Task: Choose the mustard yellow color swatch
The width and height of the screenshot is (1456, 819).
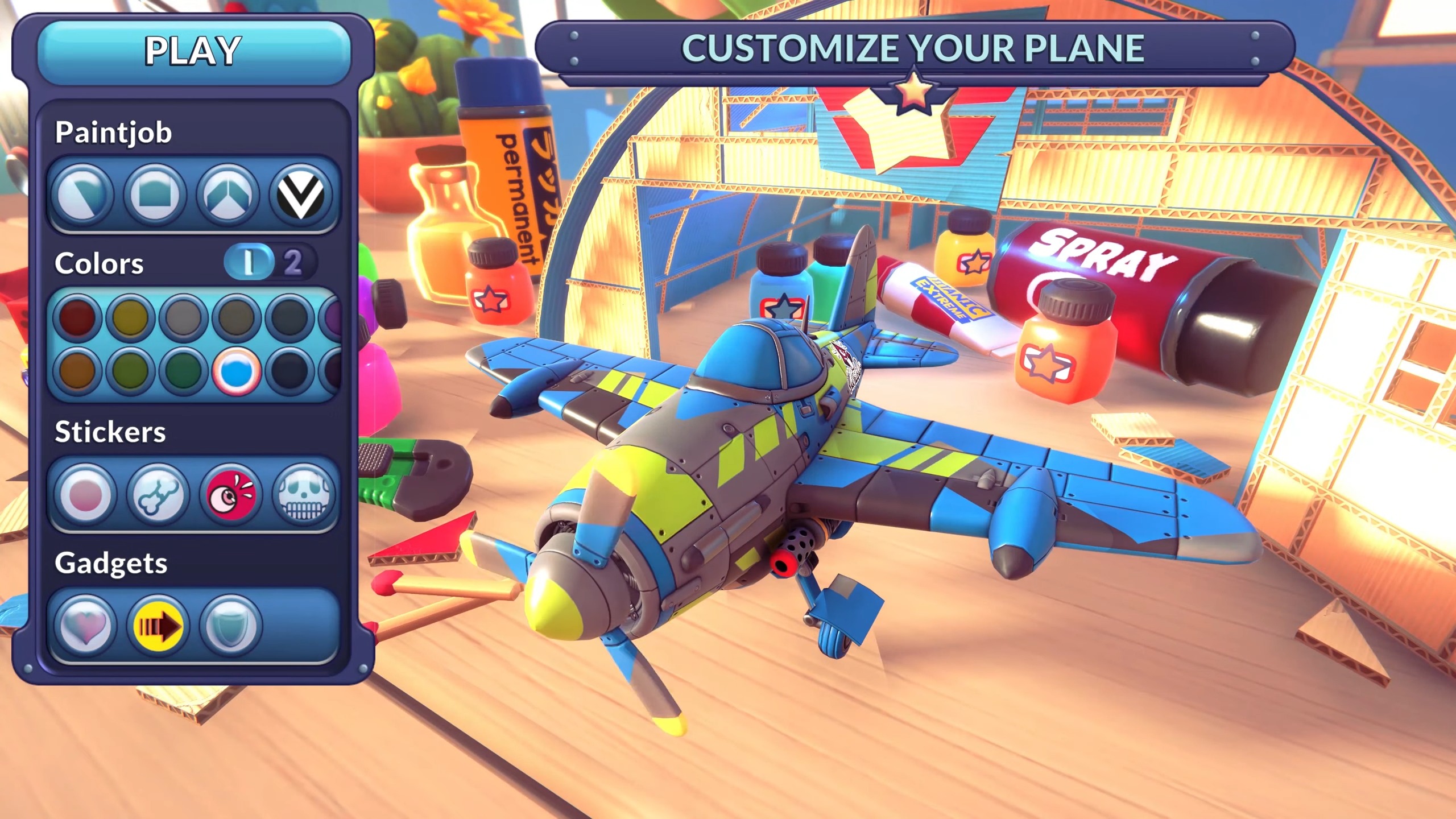Action: pyautogui.click(x=130, y=317)
